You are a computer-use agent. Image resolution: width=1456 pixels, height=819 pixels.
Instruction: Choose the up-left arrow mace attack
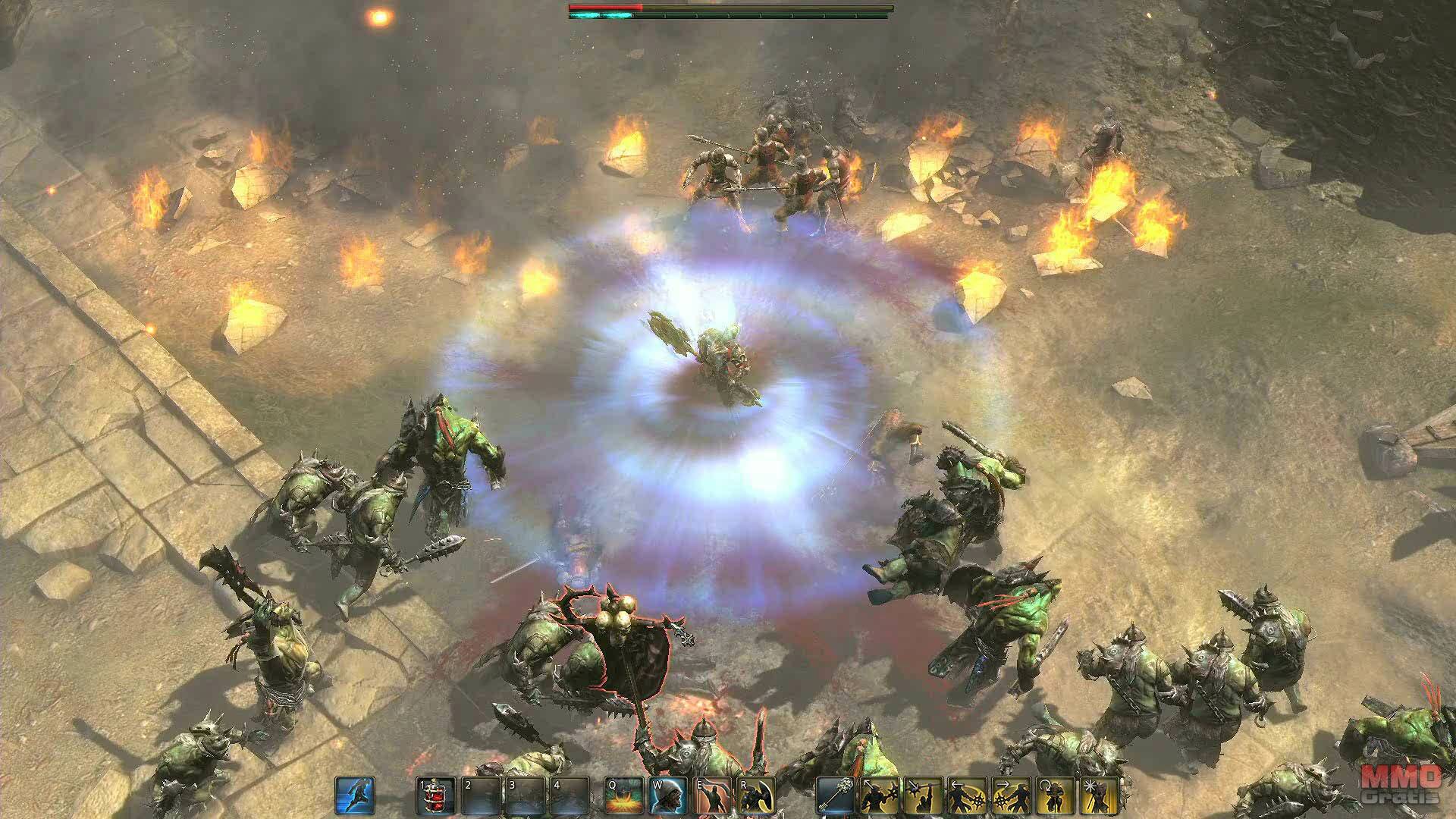[879, 796]
